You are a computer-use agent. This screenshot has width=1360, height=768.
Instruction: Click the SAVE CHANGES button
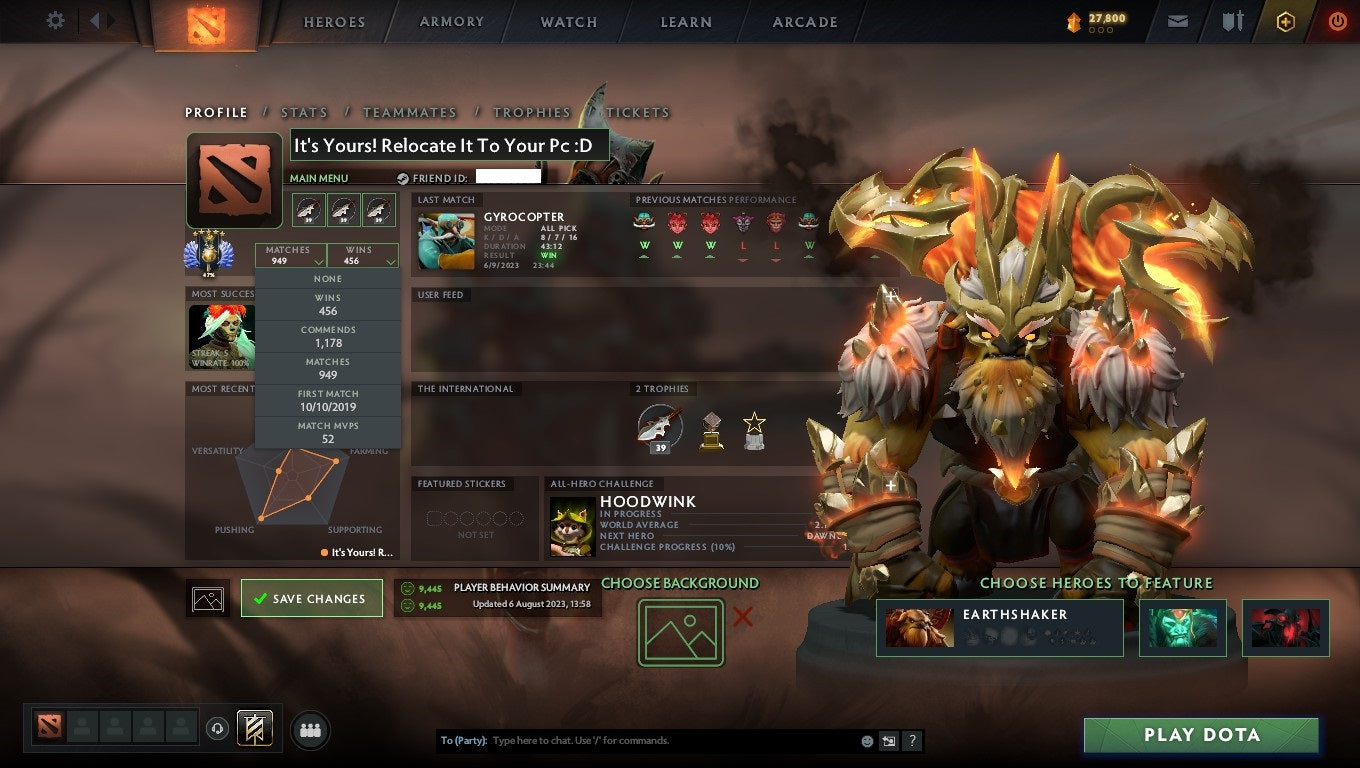(311, 597)
